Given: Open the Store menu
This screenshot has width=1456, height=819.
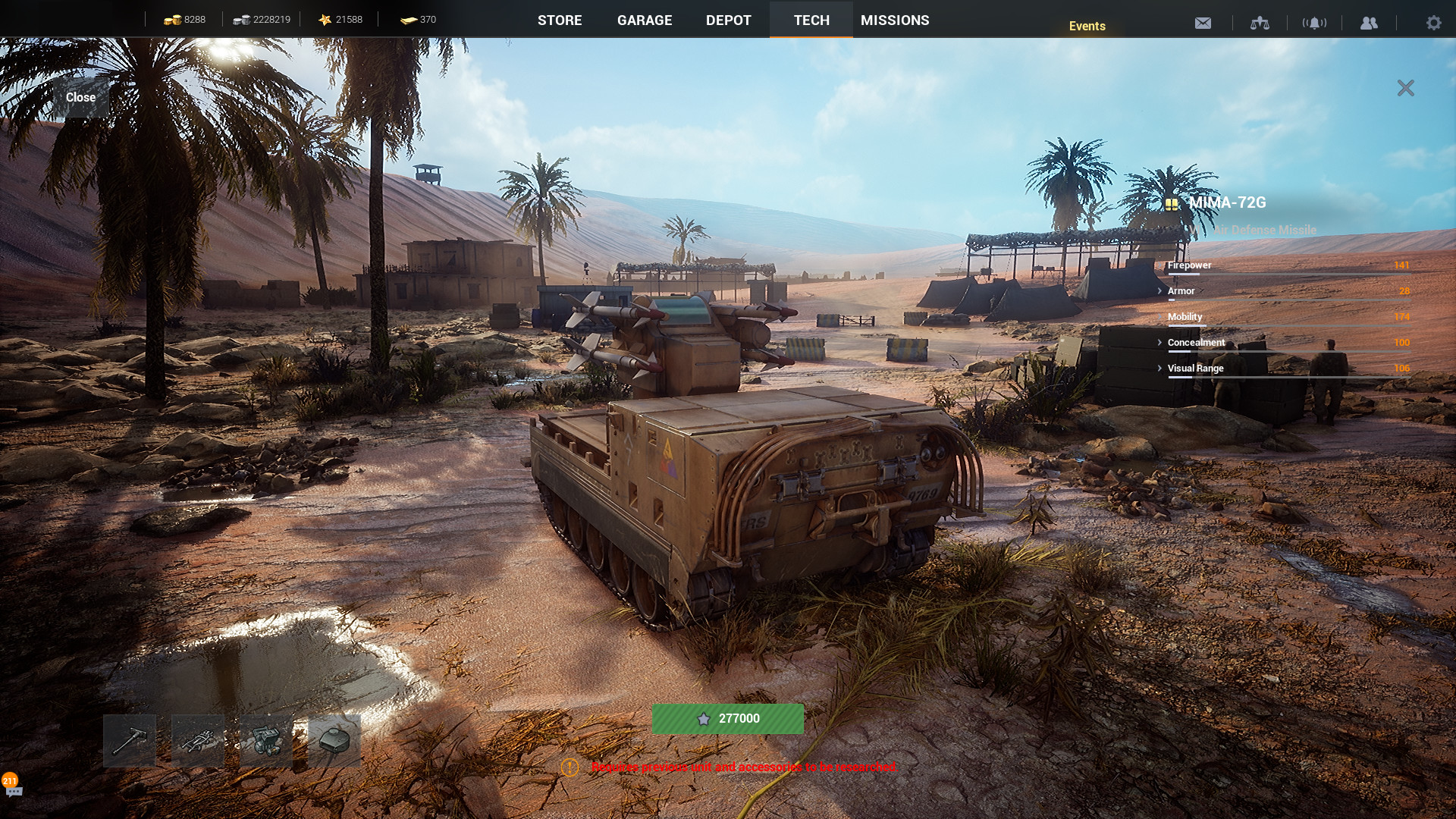Looking at the screenshot, I should [560, 20].
